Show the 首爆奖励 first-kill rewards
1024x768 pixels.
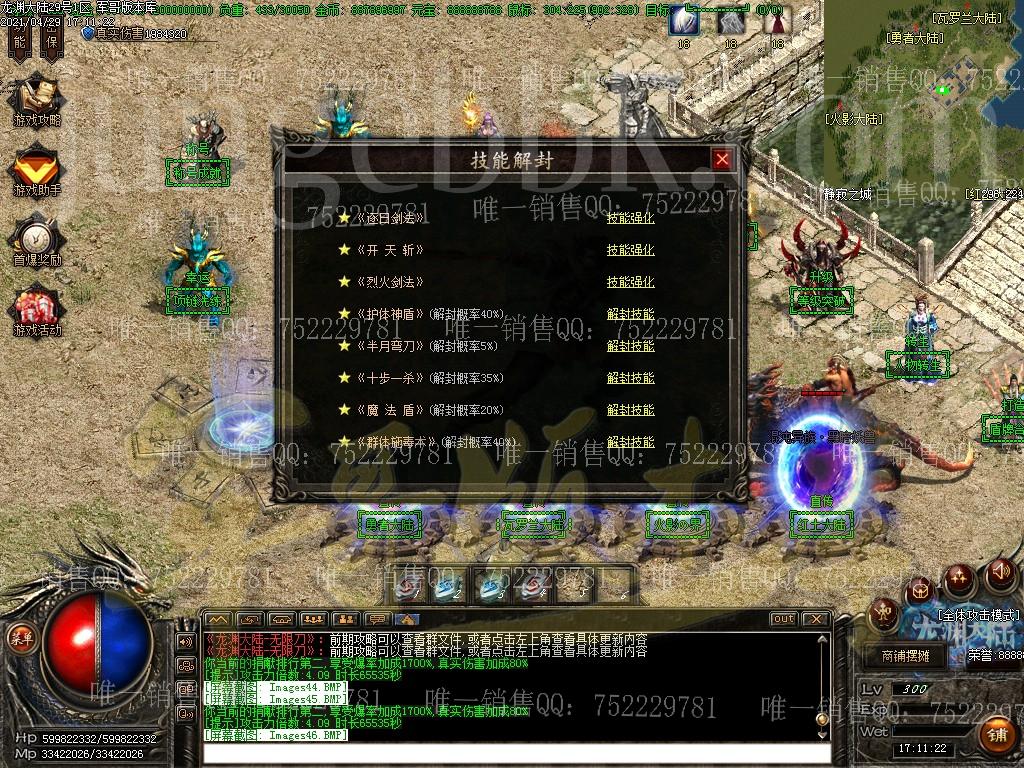(36, 240)
